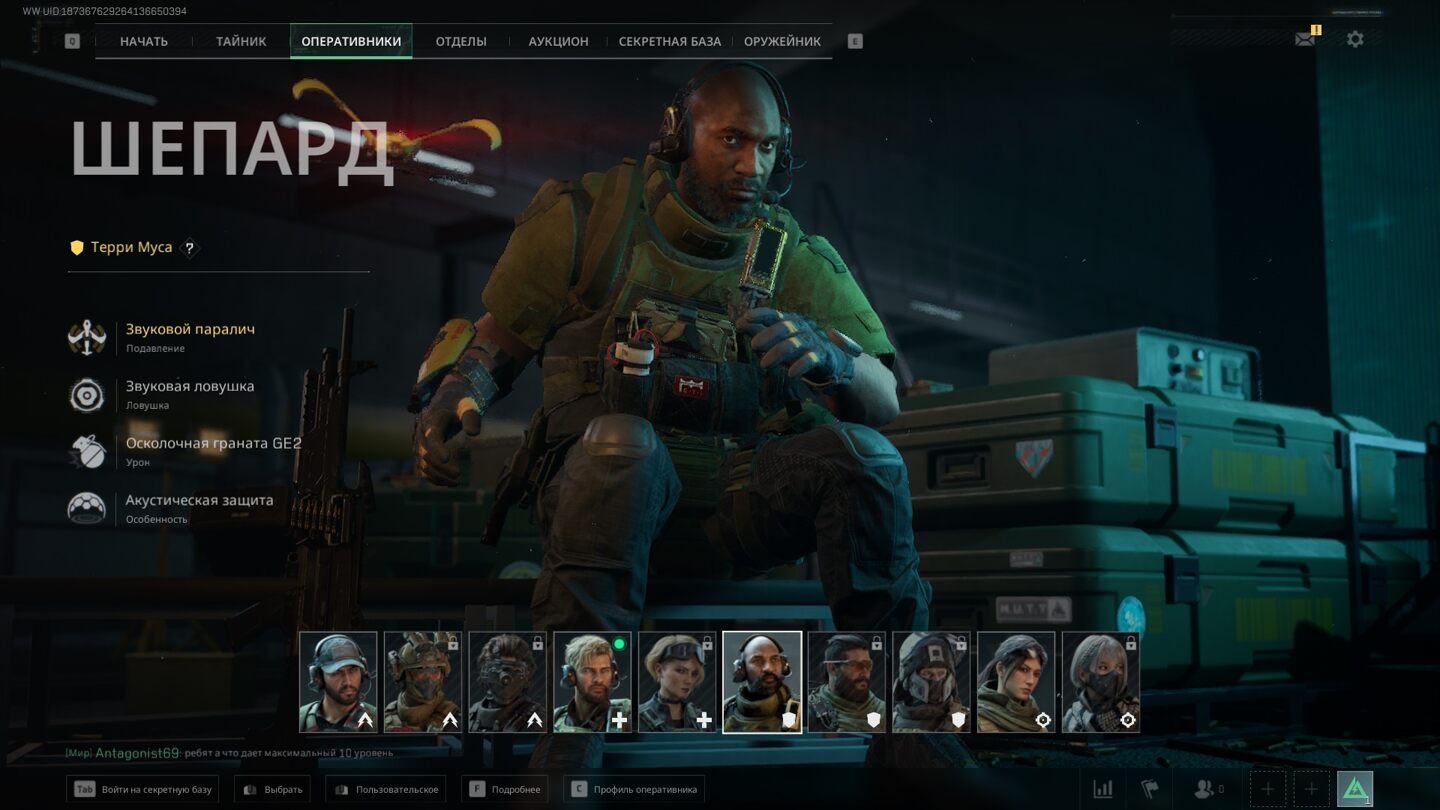
Task: Select the Звуковой паралич ability
Action: [x=190, y=330]
